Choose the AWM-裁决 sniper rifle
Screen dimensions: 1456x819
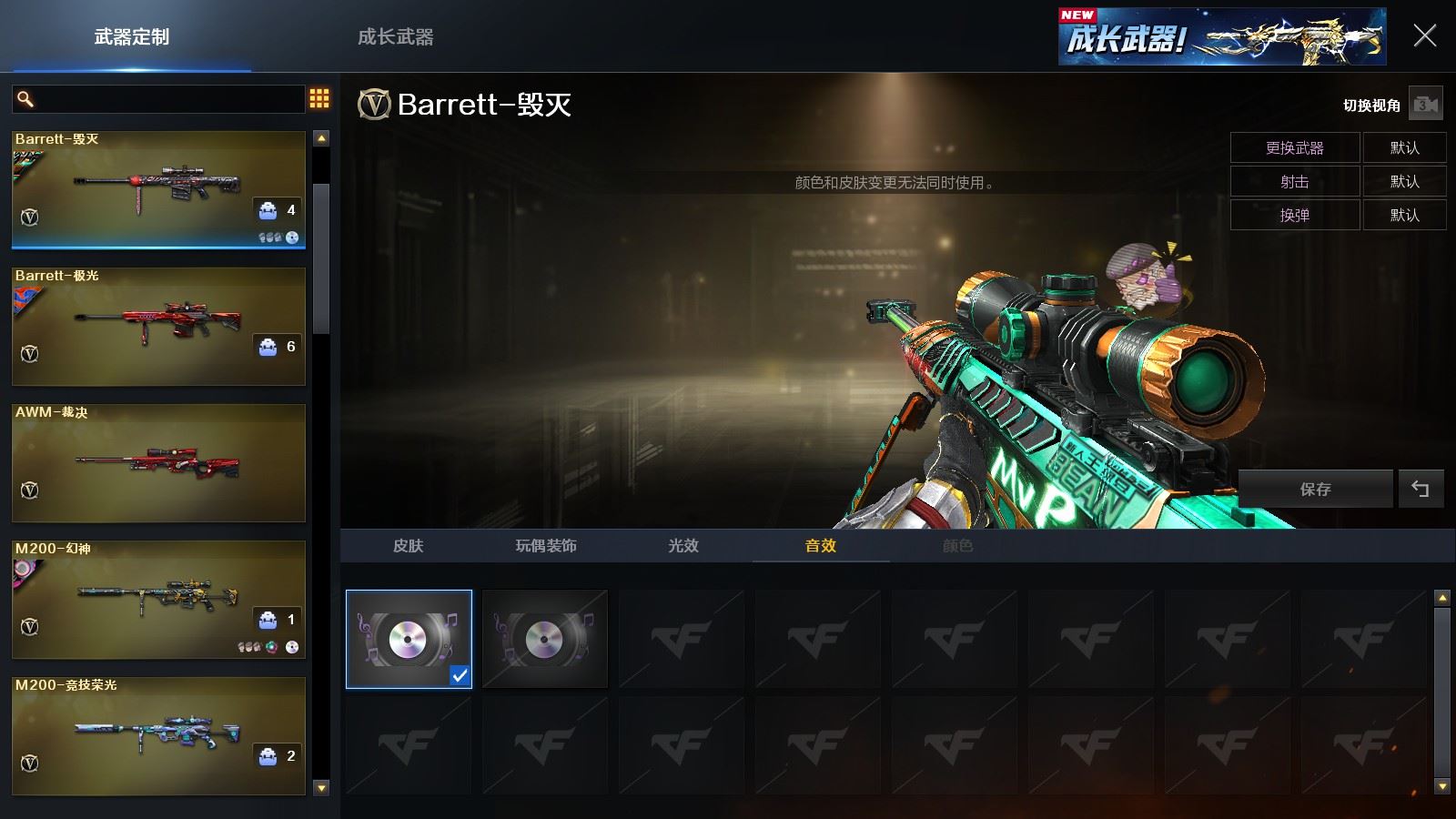pos(158,462)
